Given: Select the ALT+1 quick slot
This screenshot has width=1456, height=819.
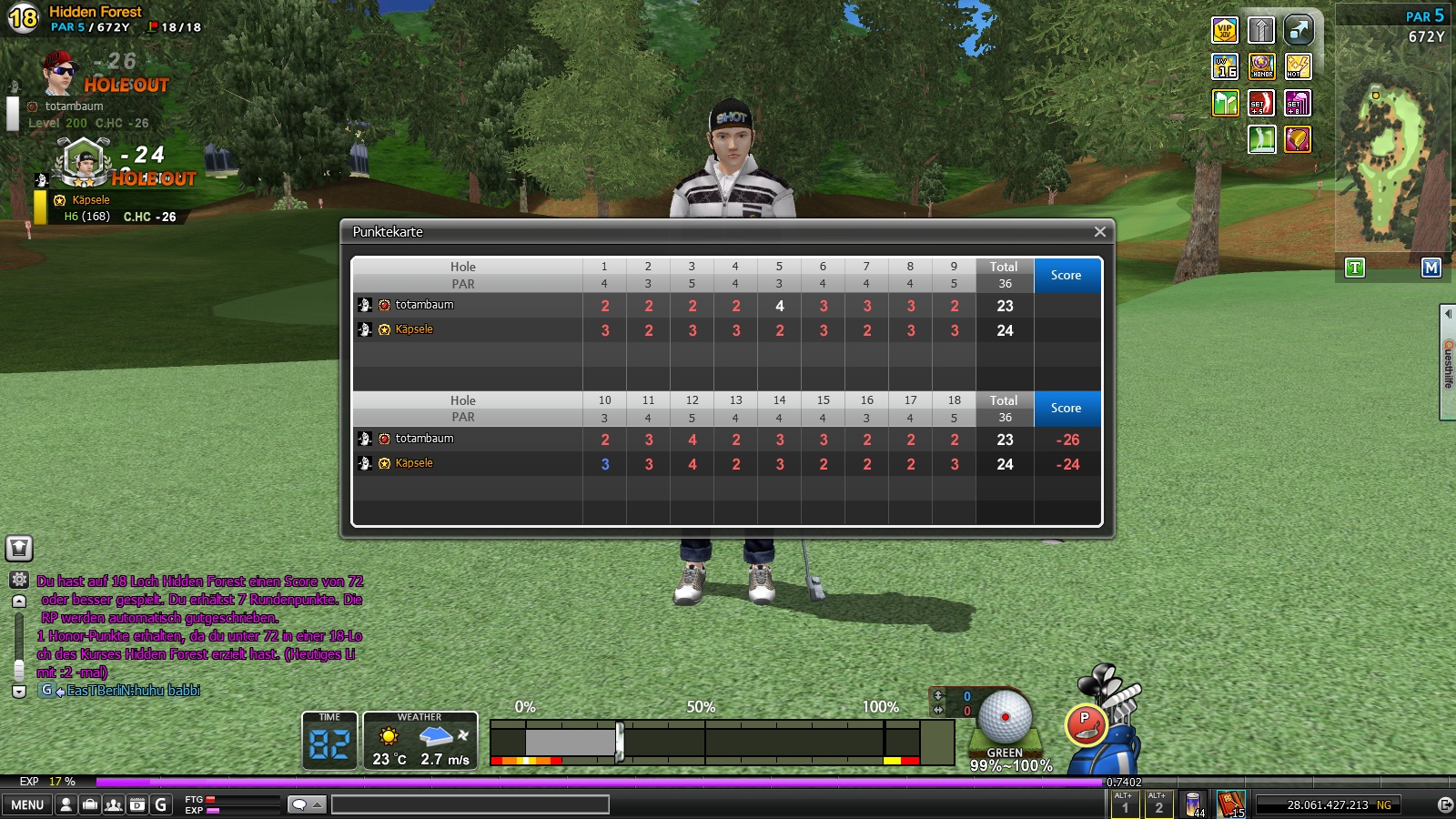Looking at the screenshot, I should tap(1125, 804).
